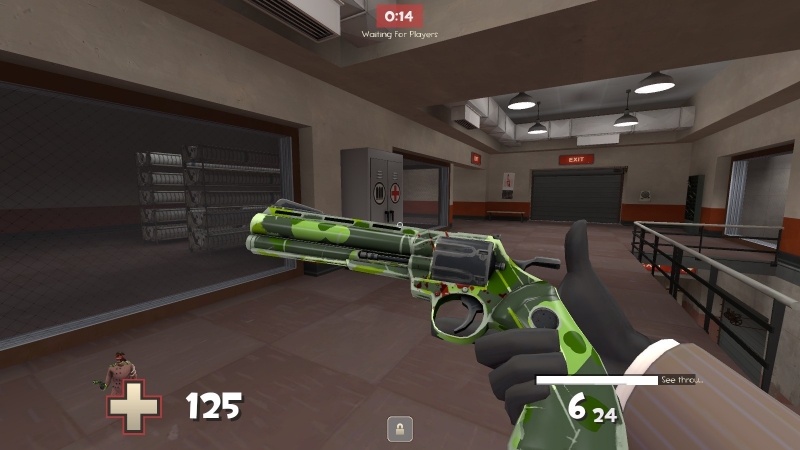Screen dimensions: 800x450
Task: Click the padlock icon button
Action: (400, 429)
